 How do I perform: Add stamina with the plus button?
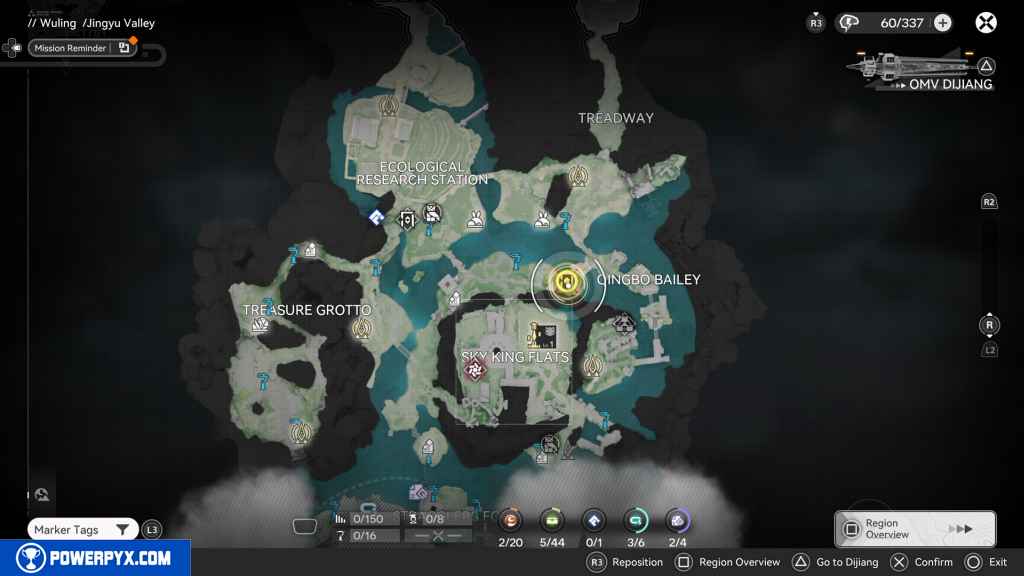(942, 23)
